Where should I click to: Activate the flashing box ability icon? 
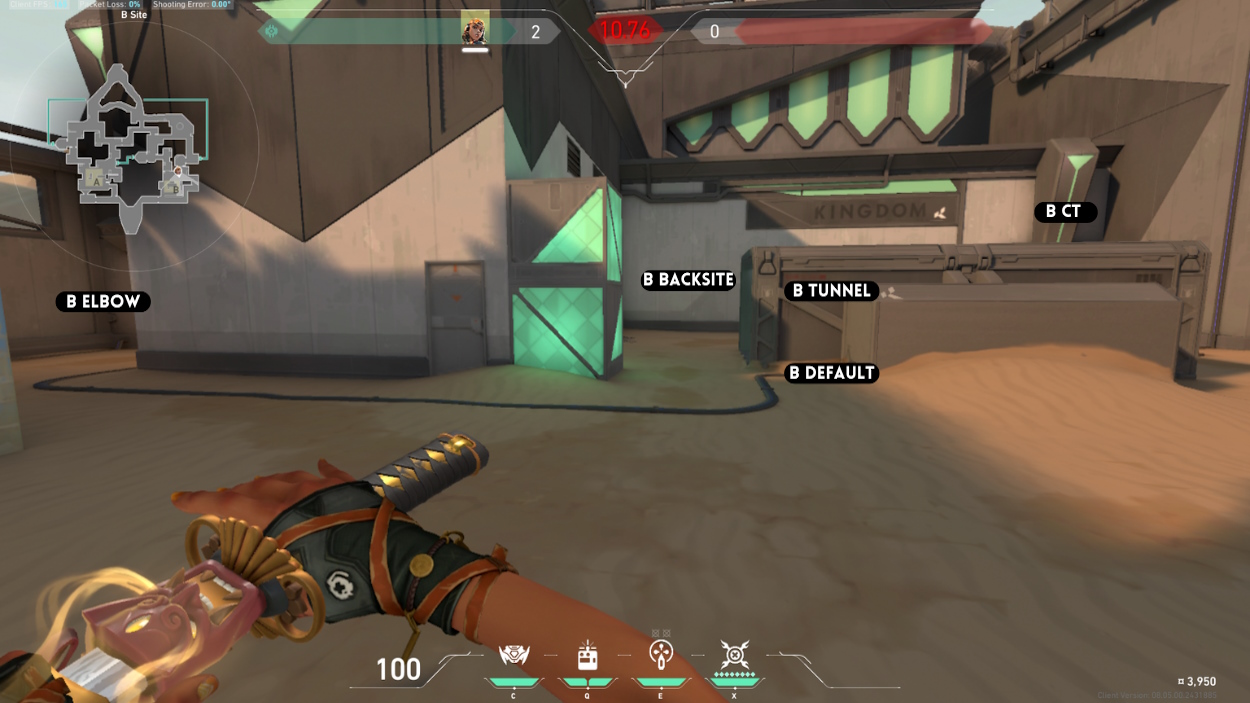point(587,656)
